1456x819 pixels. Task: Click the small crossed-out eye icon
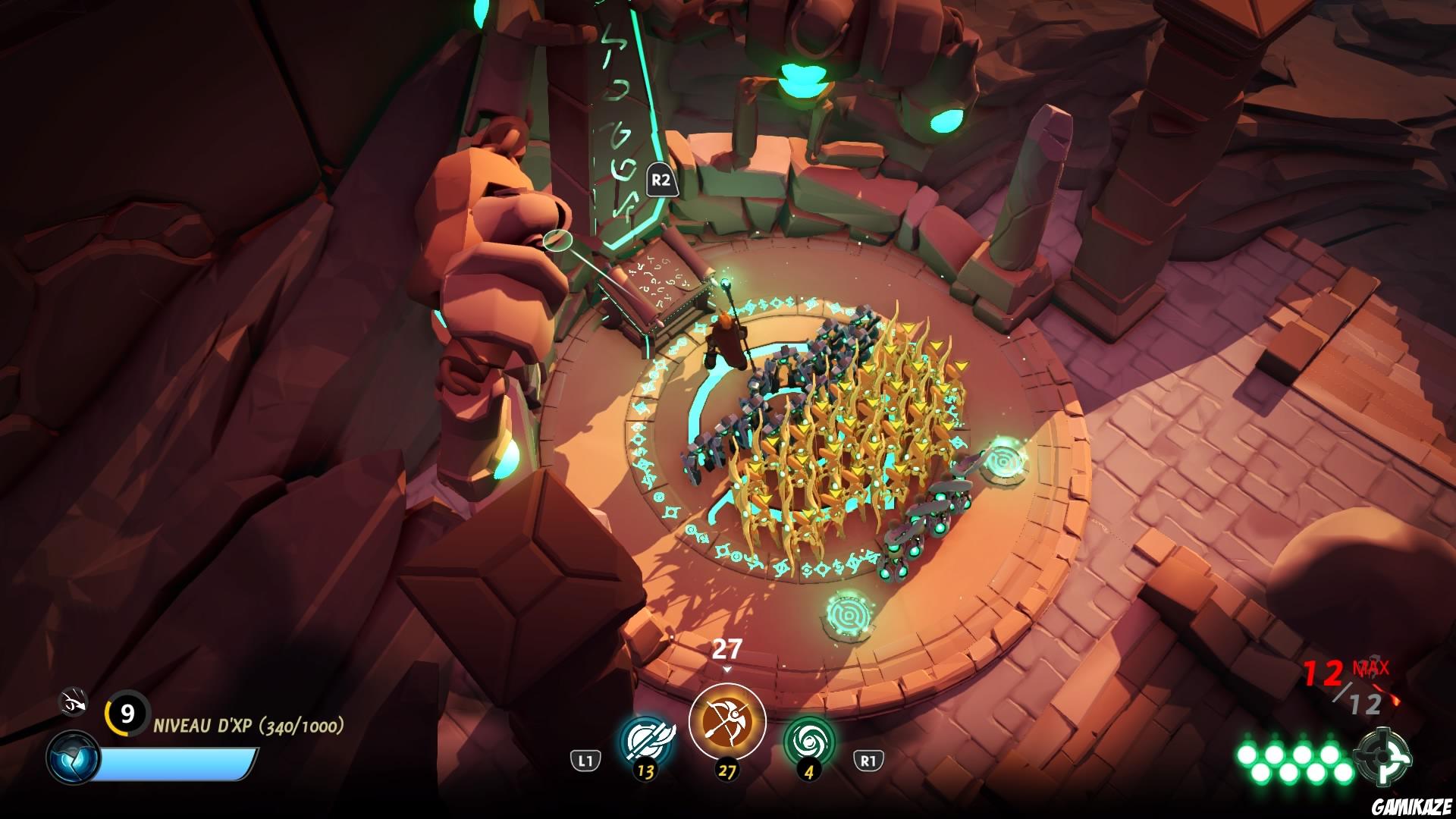(x=74, y=702)
